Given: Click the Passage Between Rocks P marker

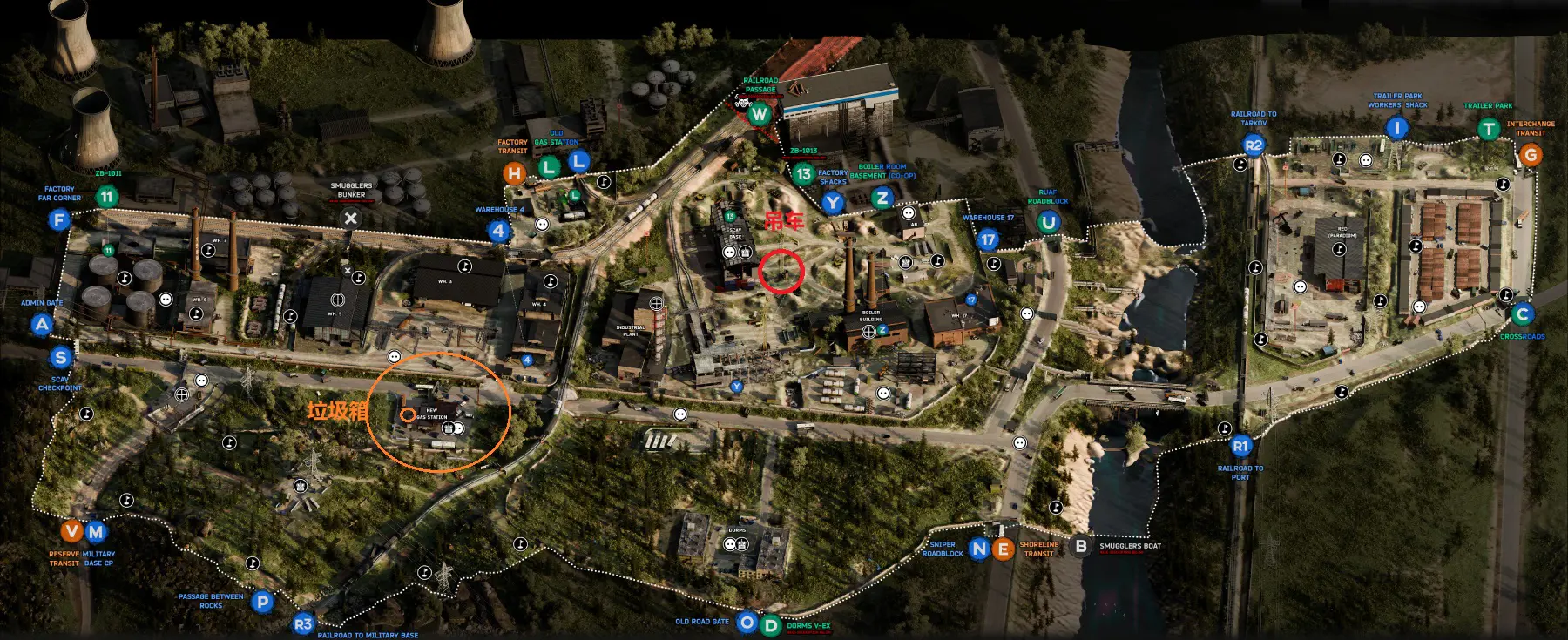Looking at the screenshot, I should (261, 601).
